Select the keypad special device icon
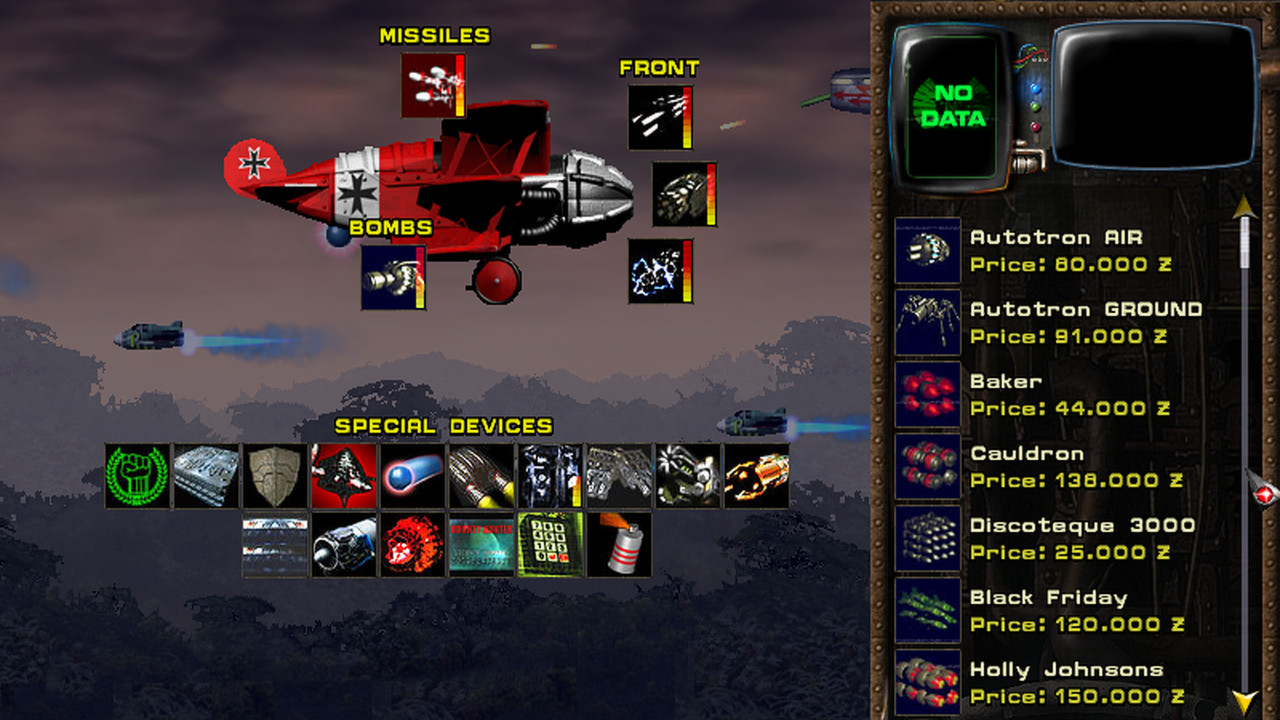Screen dimensions: 1280x720 pos(550,545)
